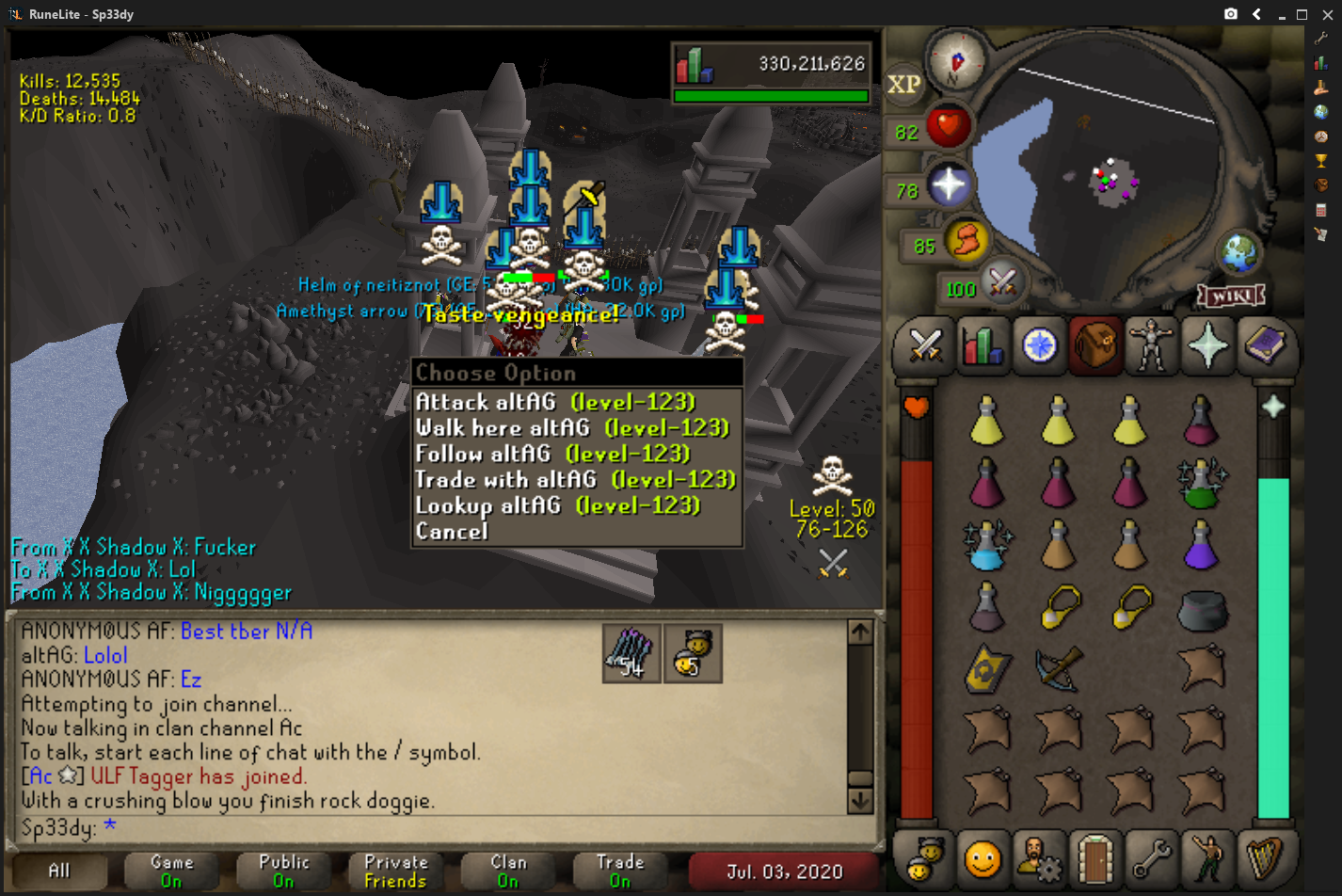
Task: Open the Spellbook tab
Action: [x=1264, y=345]
